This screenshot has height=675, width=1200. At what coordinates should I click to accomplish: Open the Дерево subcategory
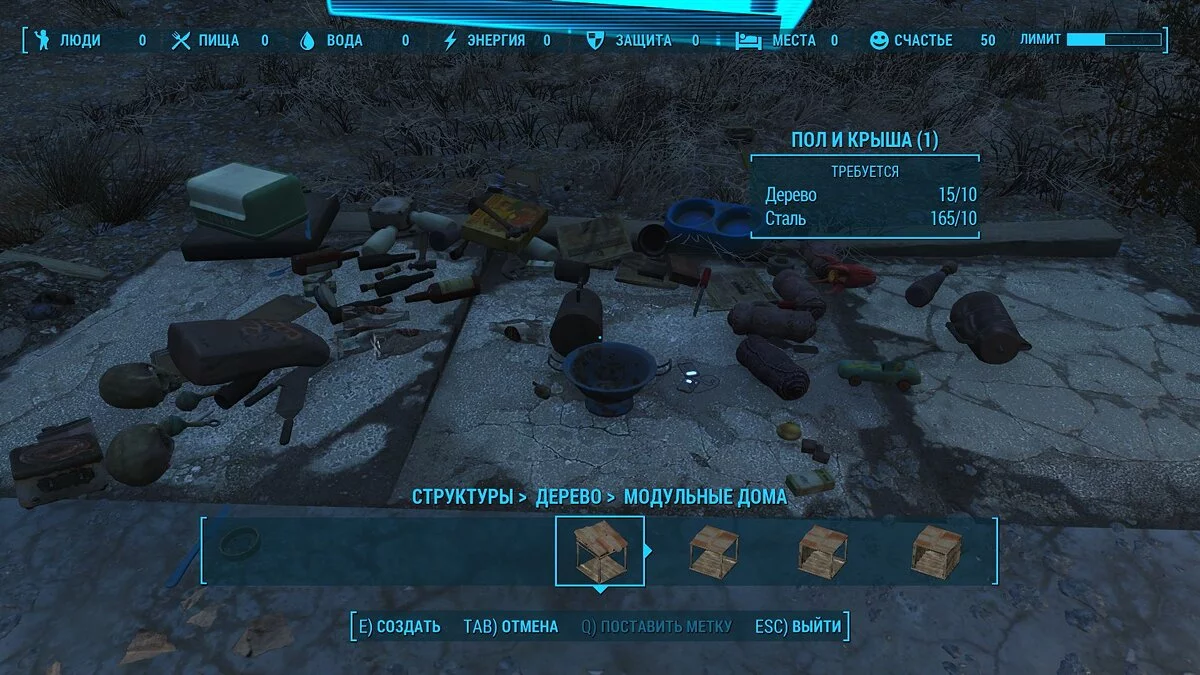point(569,496)
